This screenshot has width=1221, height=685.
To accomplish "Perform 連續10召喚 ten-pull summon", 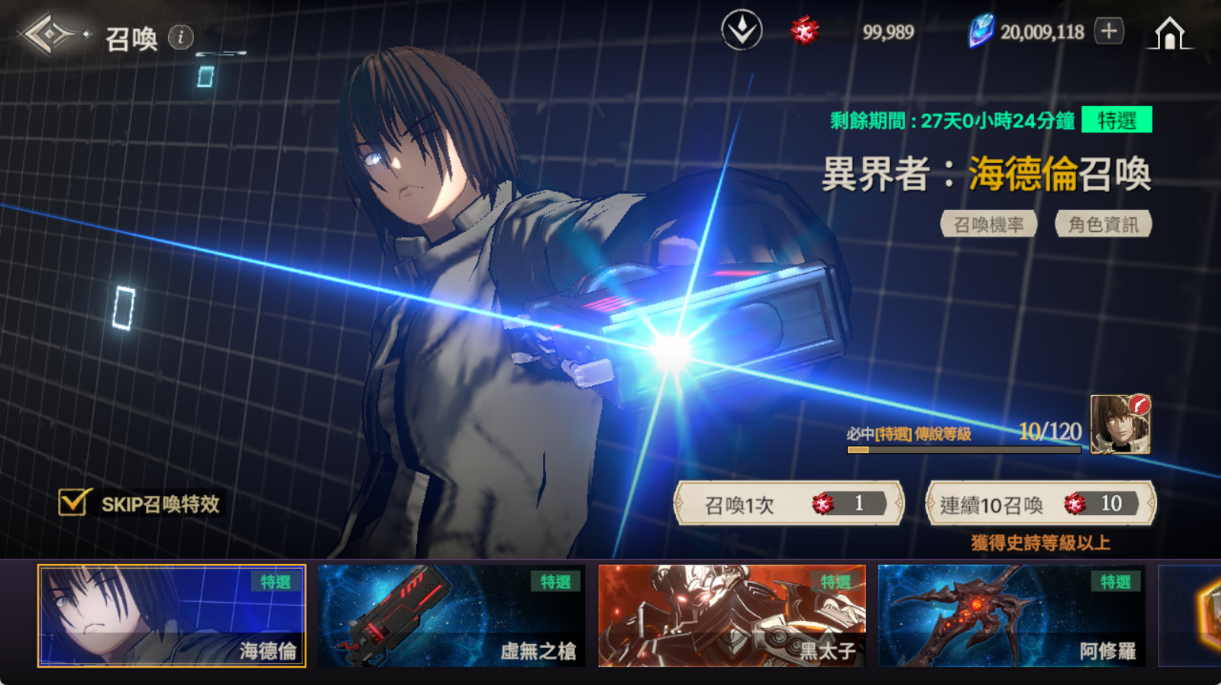I will pos(1040,504).
